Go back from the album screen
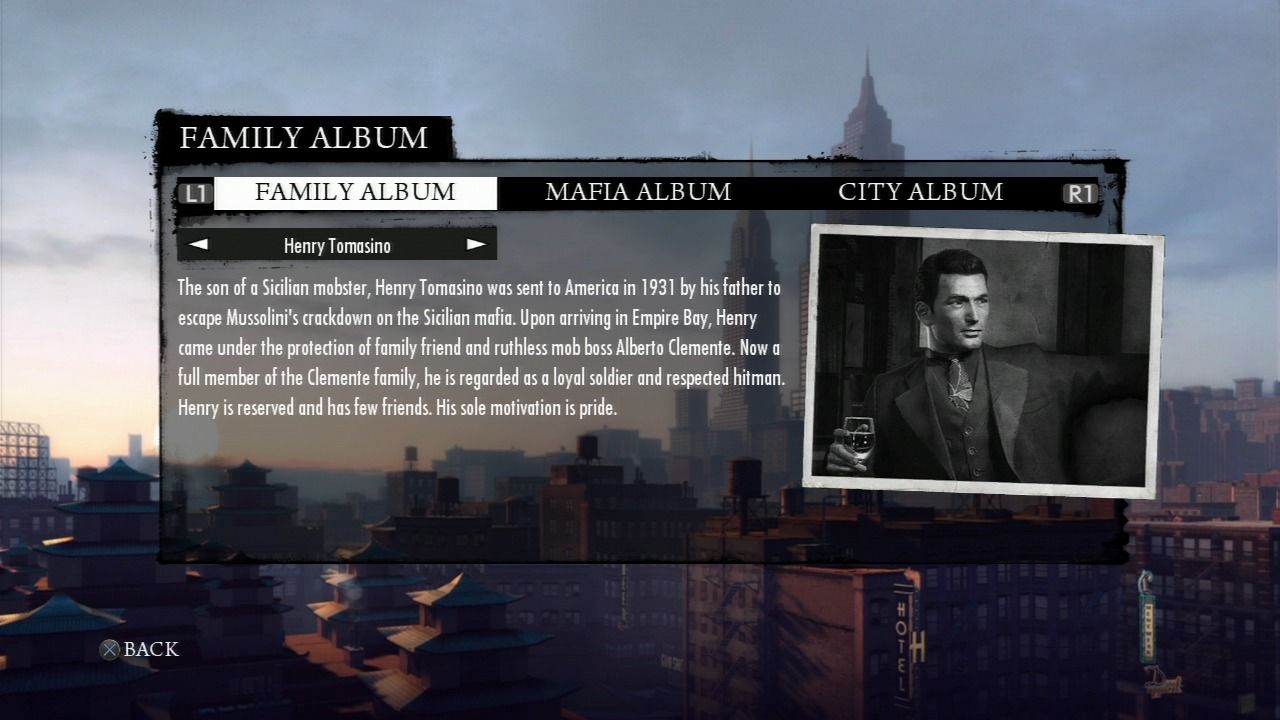The height and width of the screenshot is (720, 1280). point(139,650)
